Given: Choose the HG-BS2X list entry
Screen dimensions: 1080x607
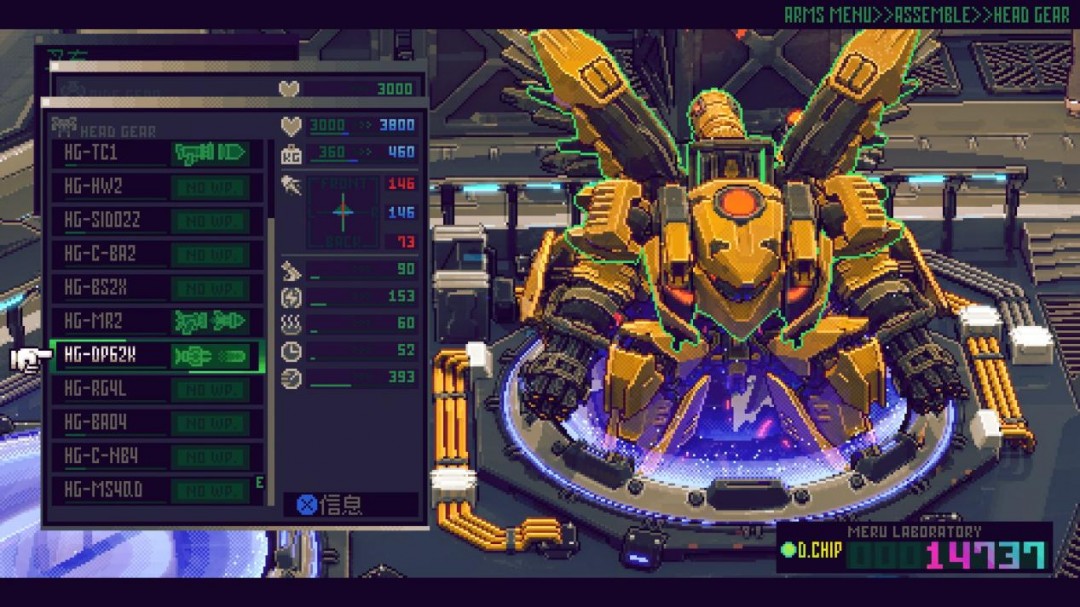Looking at the screenshot, I should (157, 288).
